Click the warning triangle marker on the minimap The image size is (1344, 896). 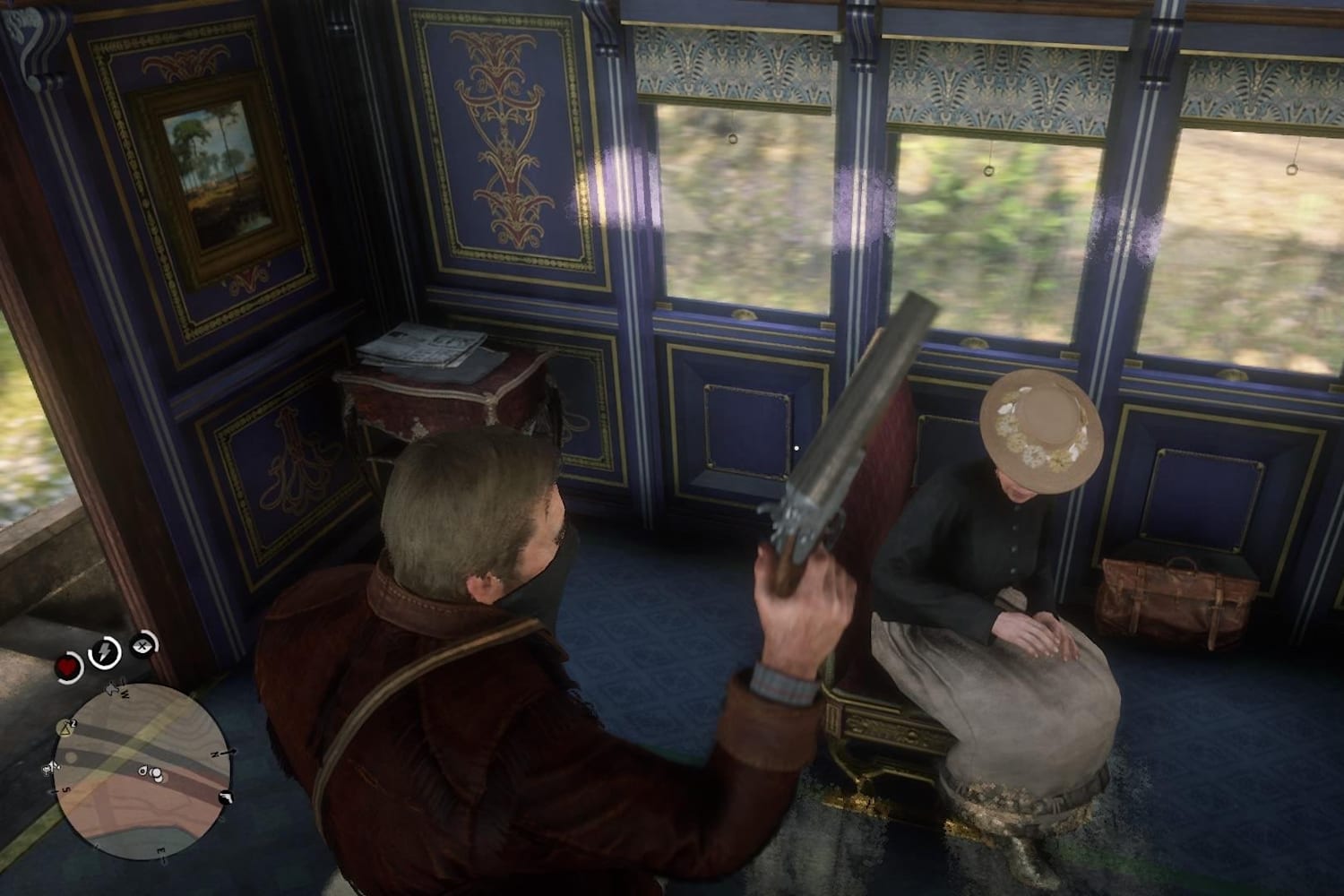tap(65, 728)
